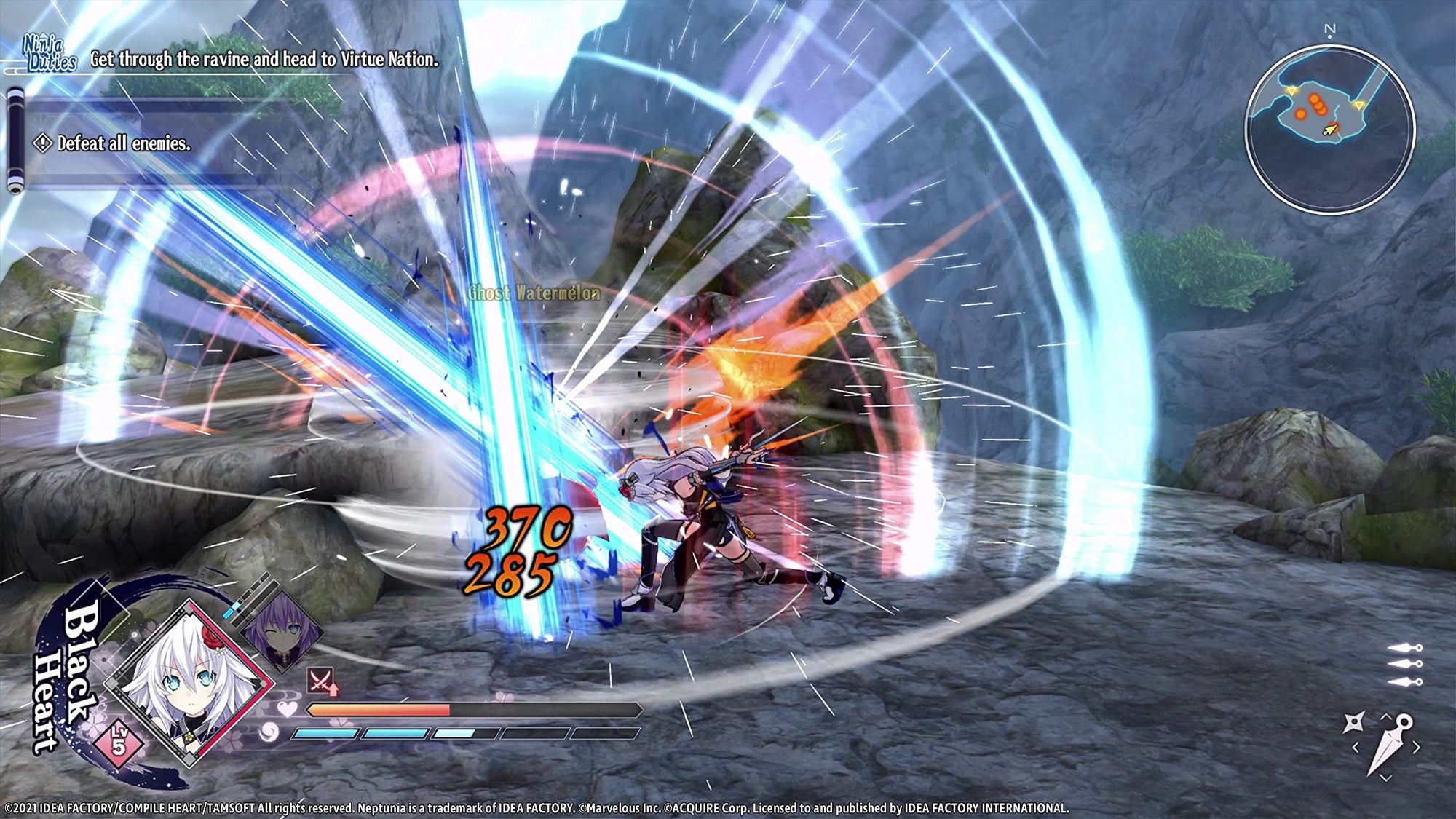Click the attack-up buff icon with crossed swords
Image resolution: width=1456 pixels, height=819 pixels.
click(x=320, y=681)
